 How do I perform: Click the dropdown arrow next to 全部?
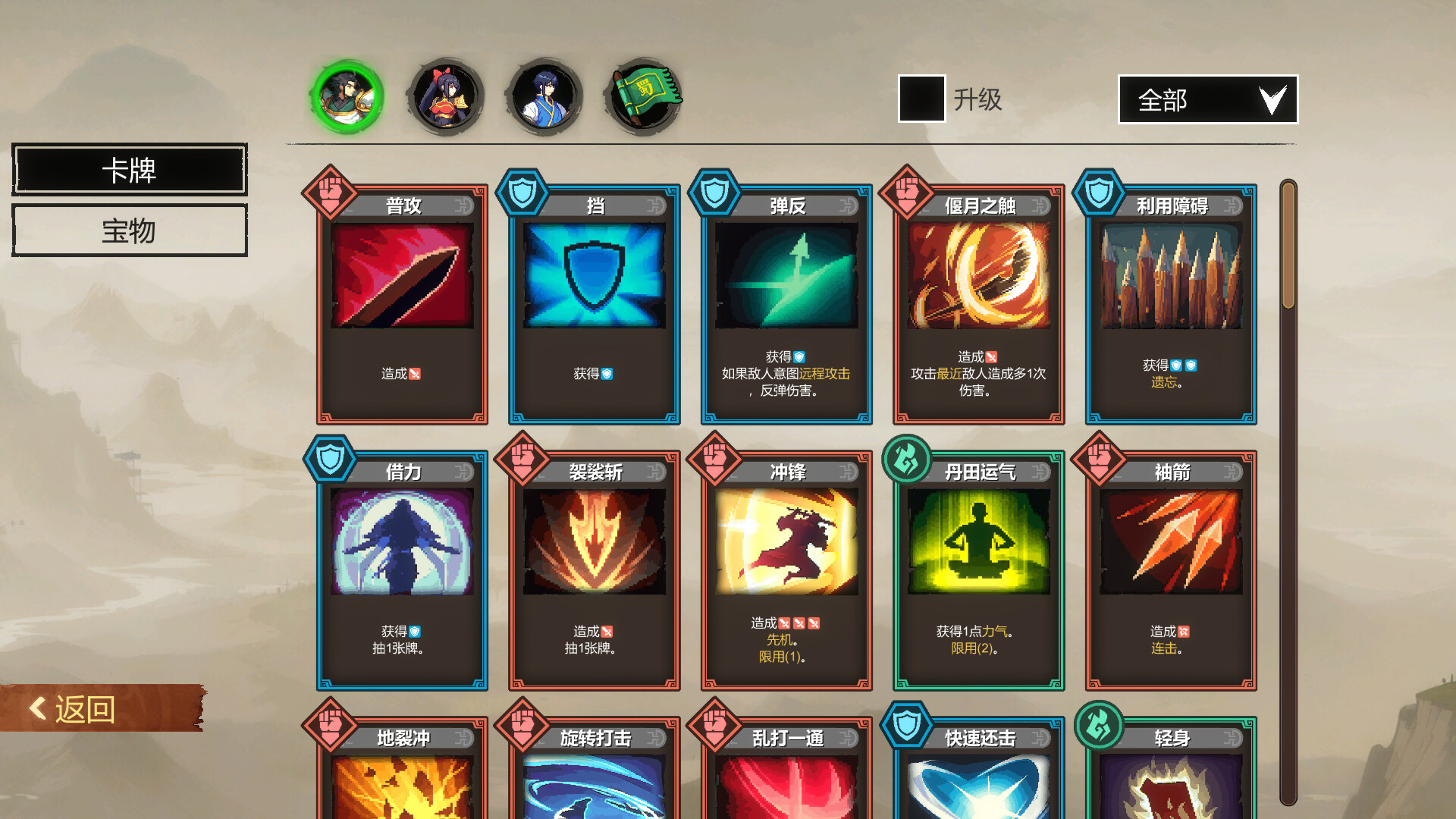[1274, 99]
